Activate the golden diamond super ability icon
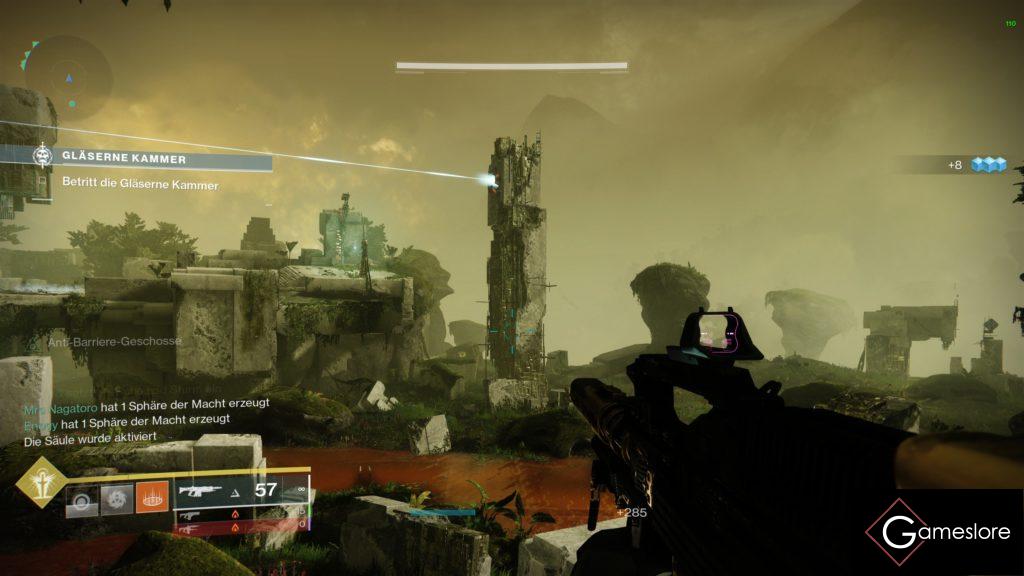 pos(42,482)
